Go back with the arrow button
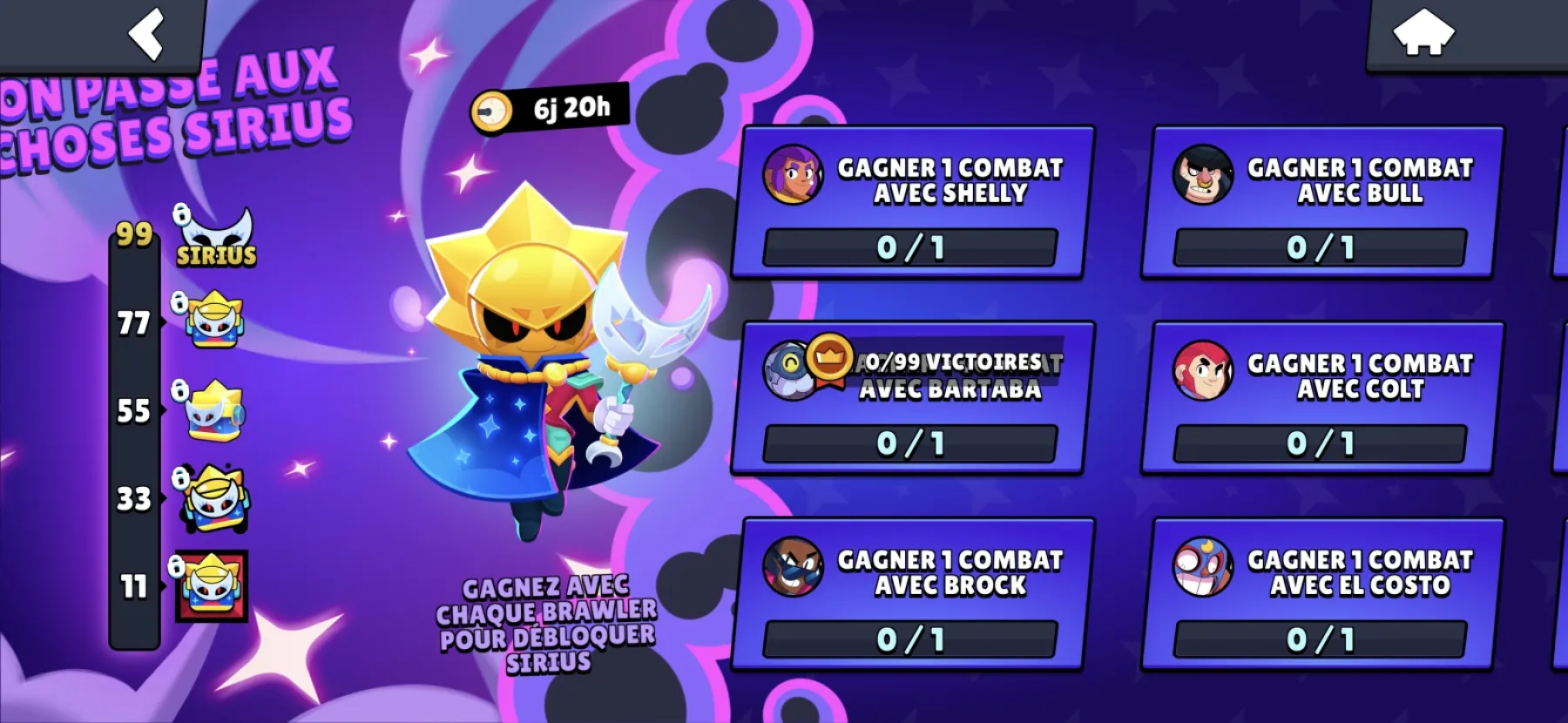1568x723 pixels. pyautogui.click(x=145, y=34)
